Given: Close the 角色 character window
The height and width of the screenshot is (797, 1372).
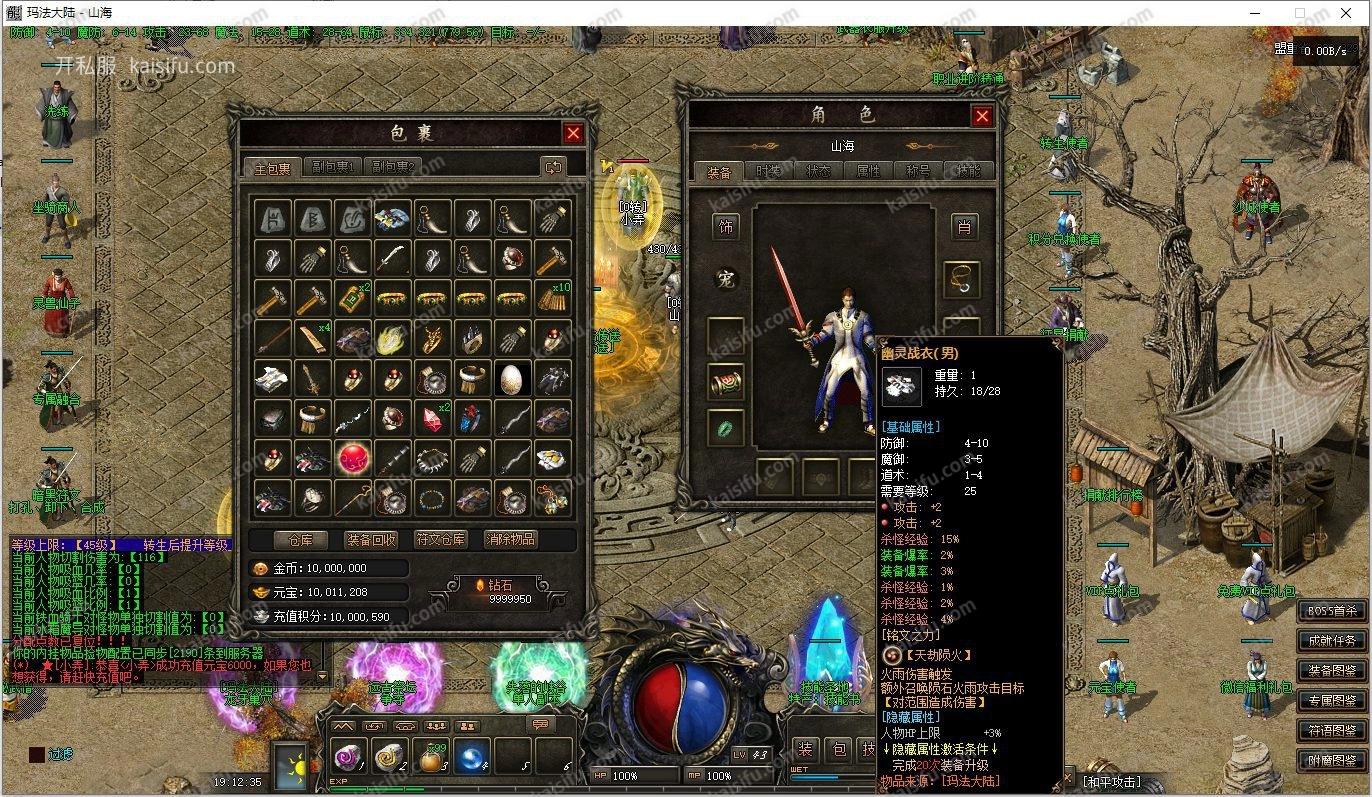Looking at the screenshot, I should click(x=982, y=116).
